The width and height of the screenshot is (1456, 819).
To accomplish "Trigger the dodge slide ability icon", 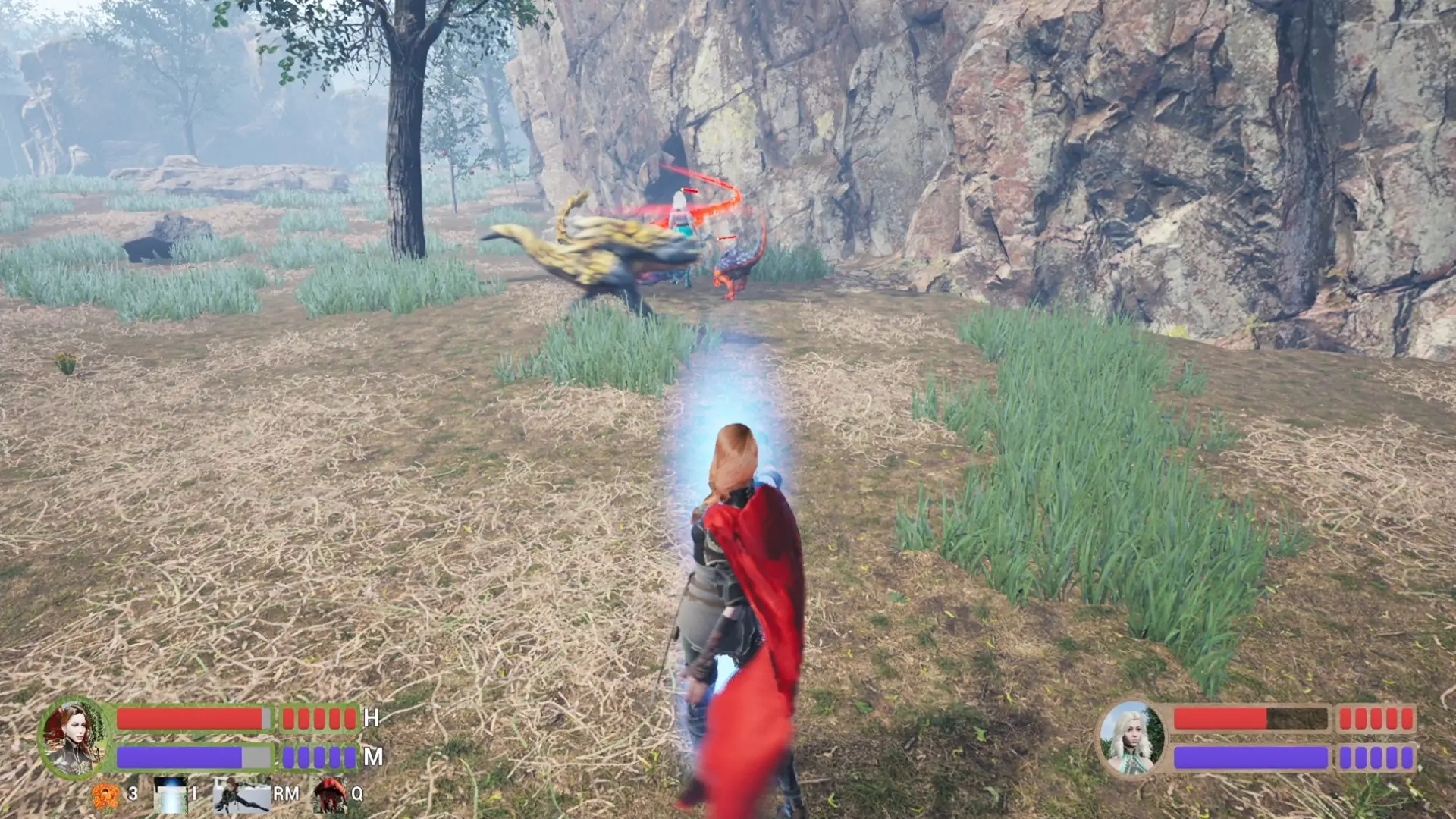I will click(x=241, y=795).
